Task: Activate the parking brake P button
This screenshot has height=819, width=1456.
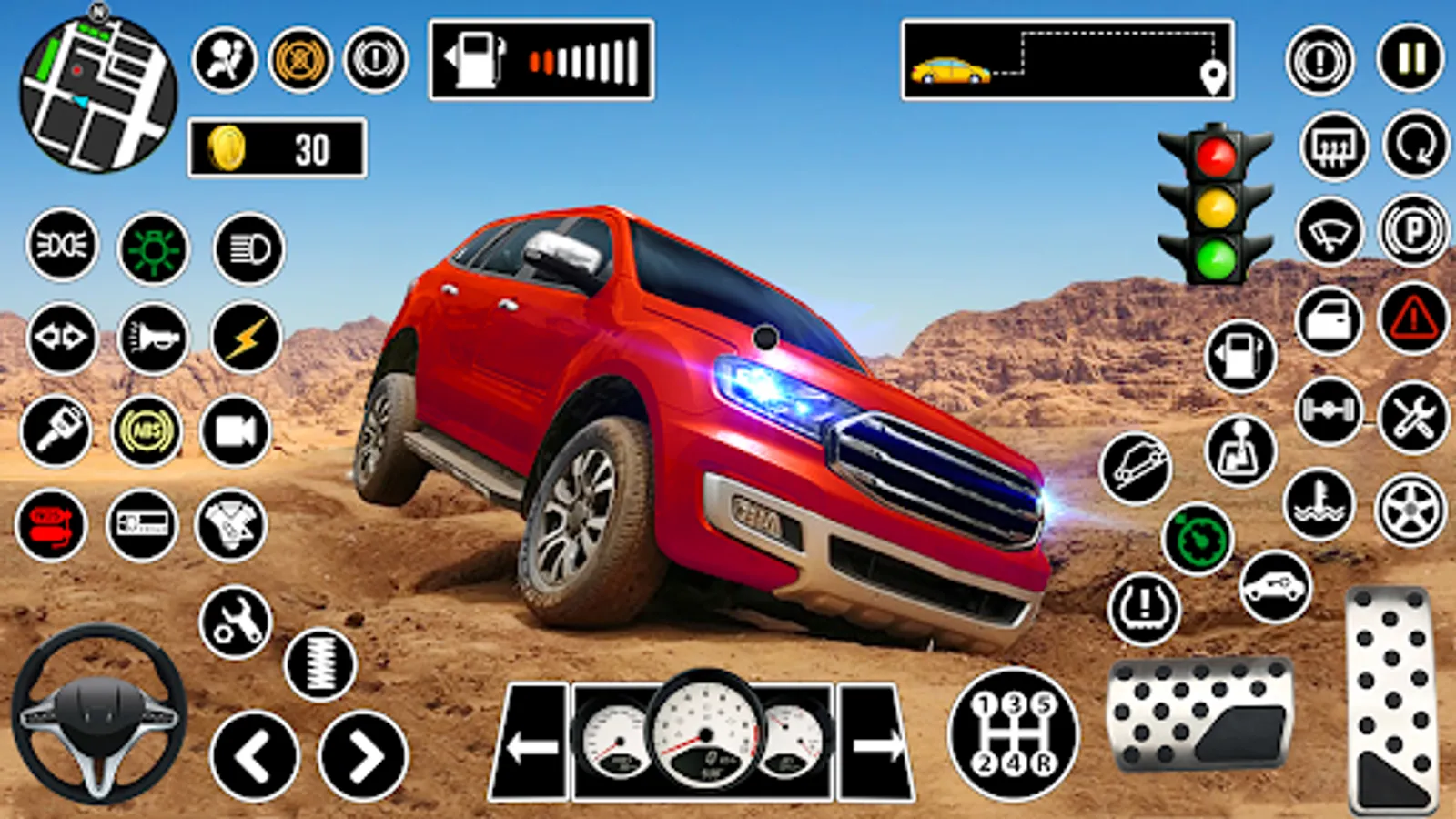Action: [x=1413, y=230]
